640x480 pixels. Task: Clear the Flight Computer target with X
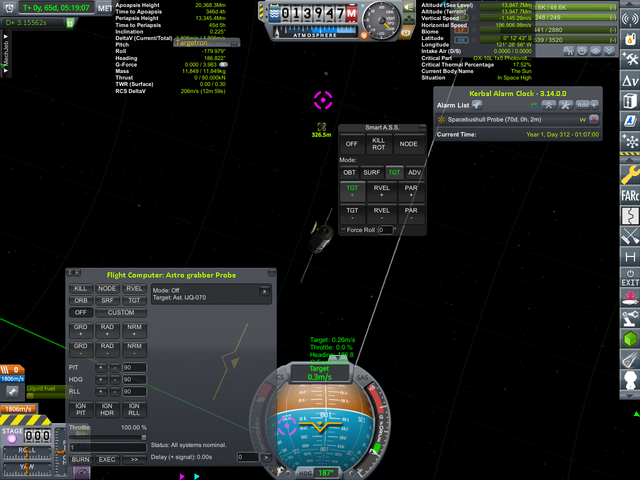click(x=264, y=291)
